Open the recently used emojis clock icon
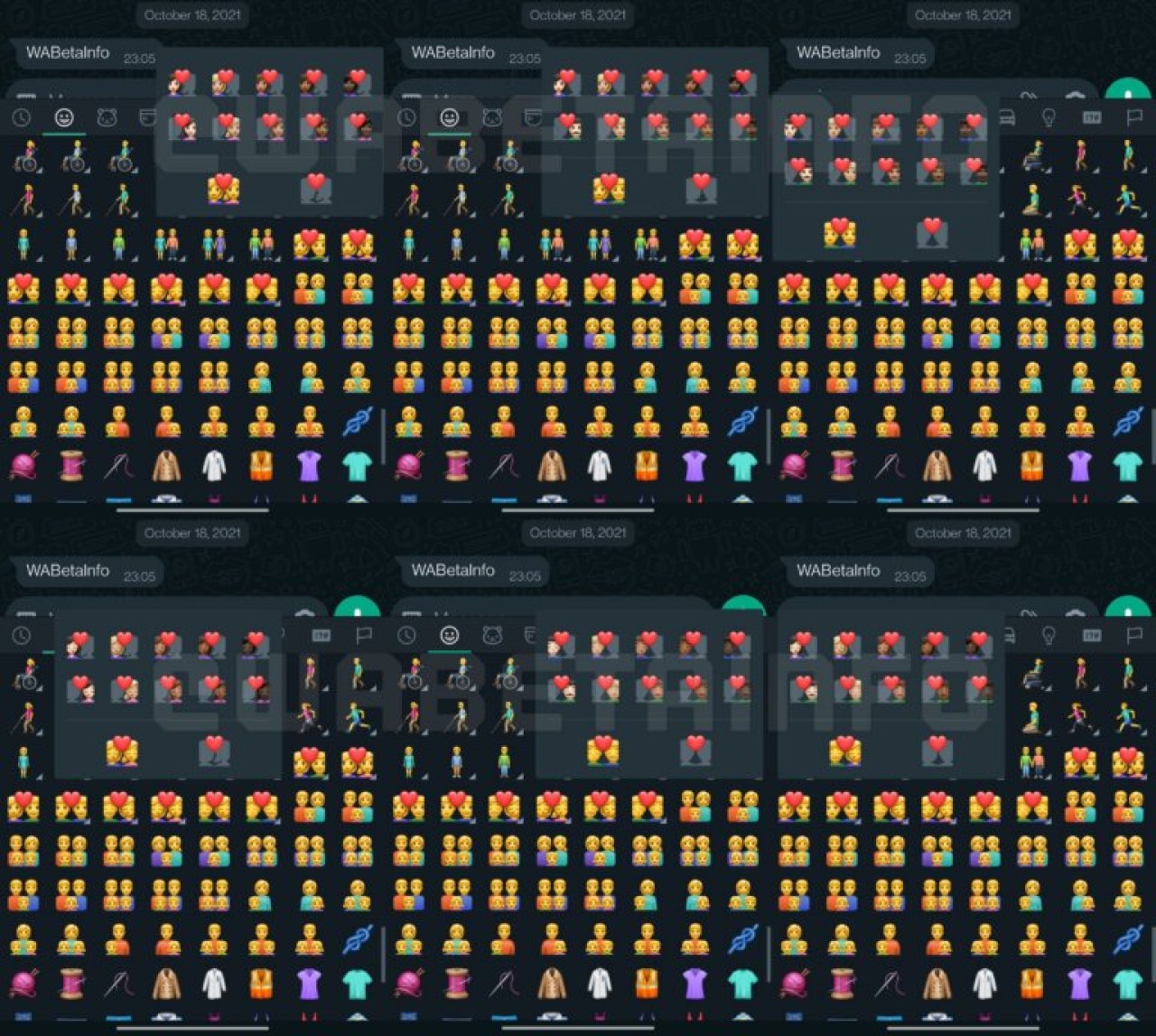 click(x=22, y=116)
